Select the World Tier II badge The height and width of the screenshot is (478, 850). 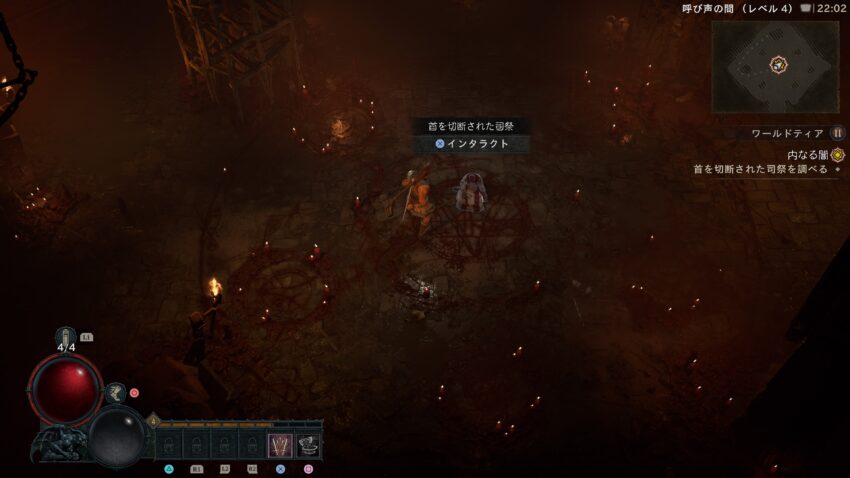click(838, 133)
